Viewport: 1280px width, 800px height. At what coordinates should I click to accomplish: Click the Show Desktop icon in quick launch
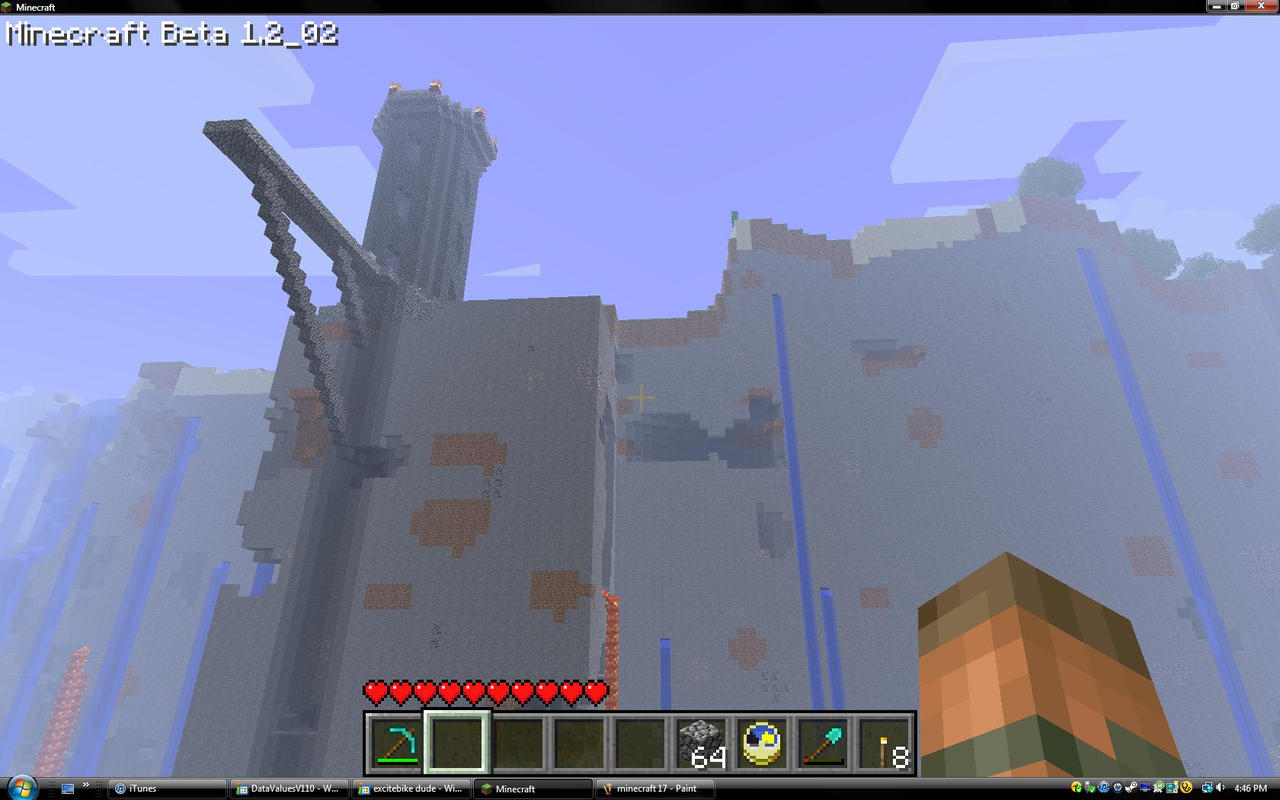coord(67,789)
